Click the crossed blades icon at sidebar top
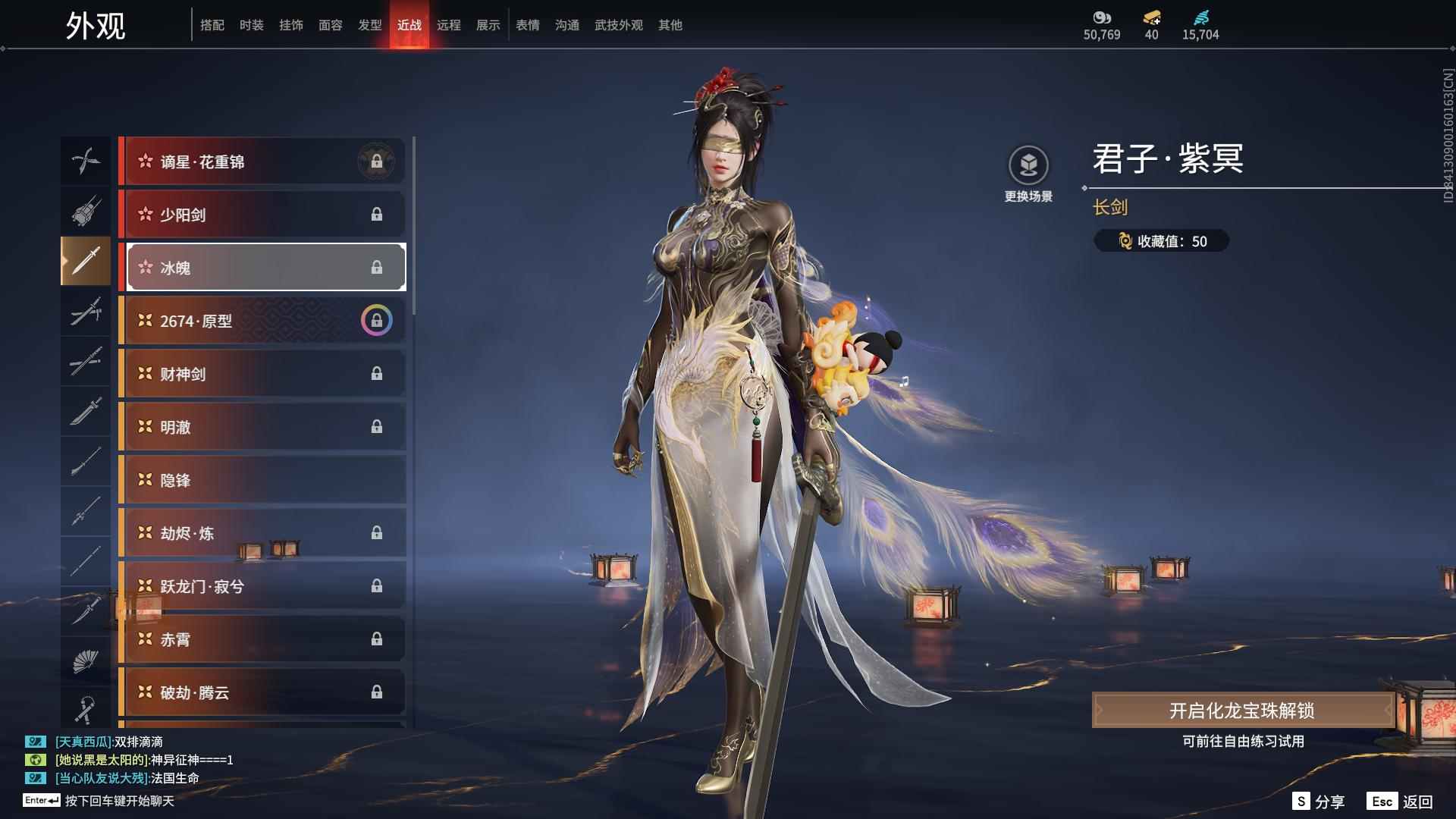Screen dimensions: 1456x819 85,160
